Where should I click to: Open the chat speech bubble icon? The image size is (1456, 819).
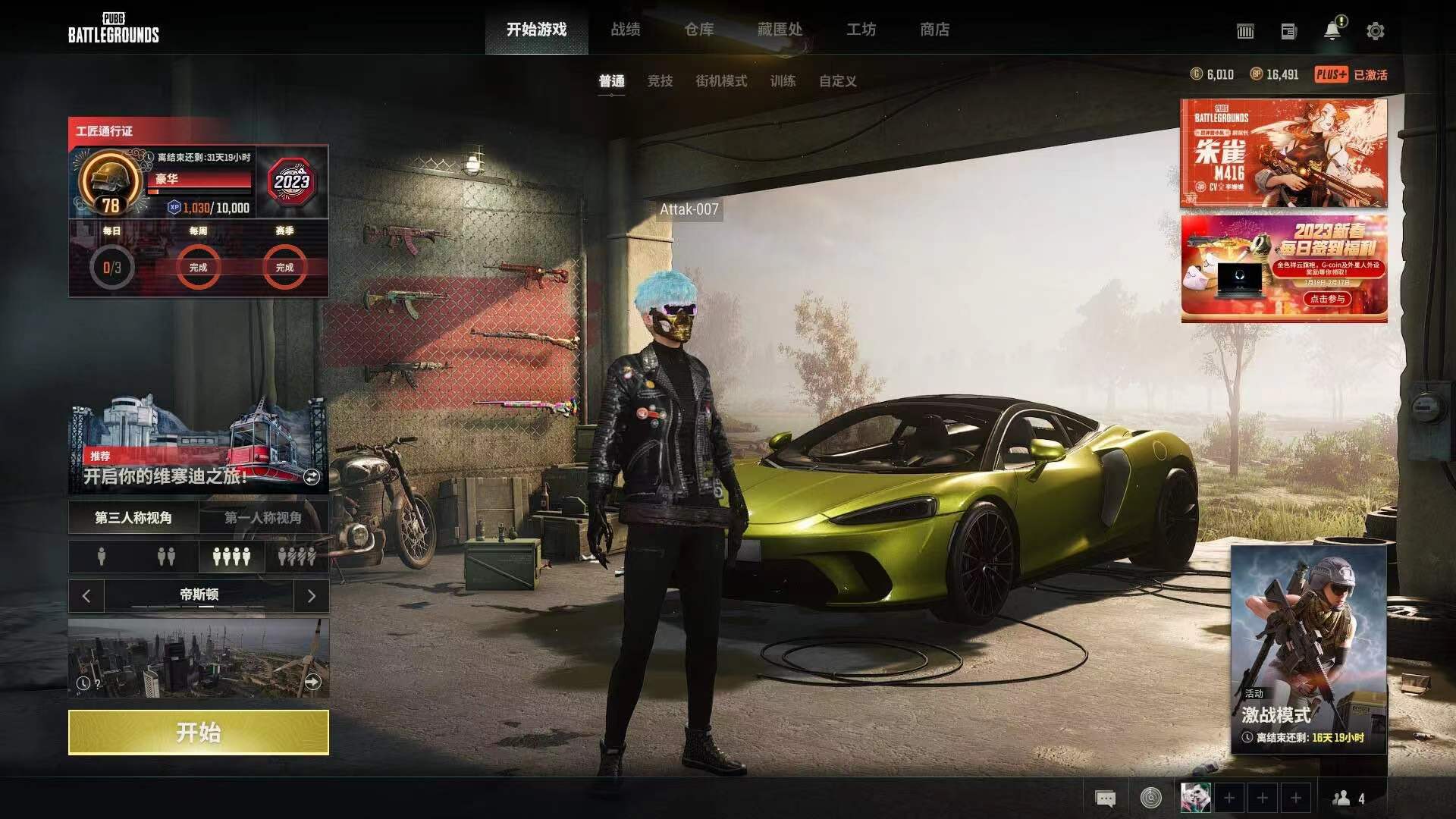click(1105, 799)
